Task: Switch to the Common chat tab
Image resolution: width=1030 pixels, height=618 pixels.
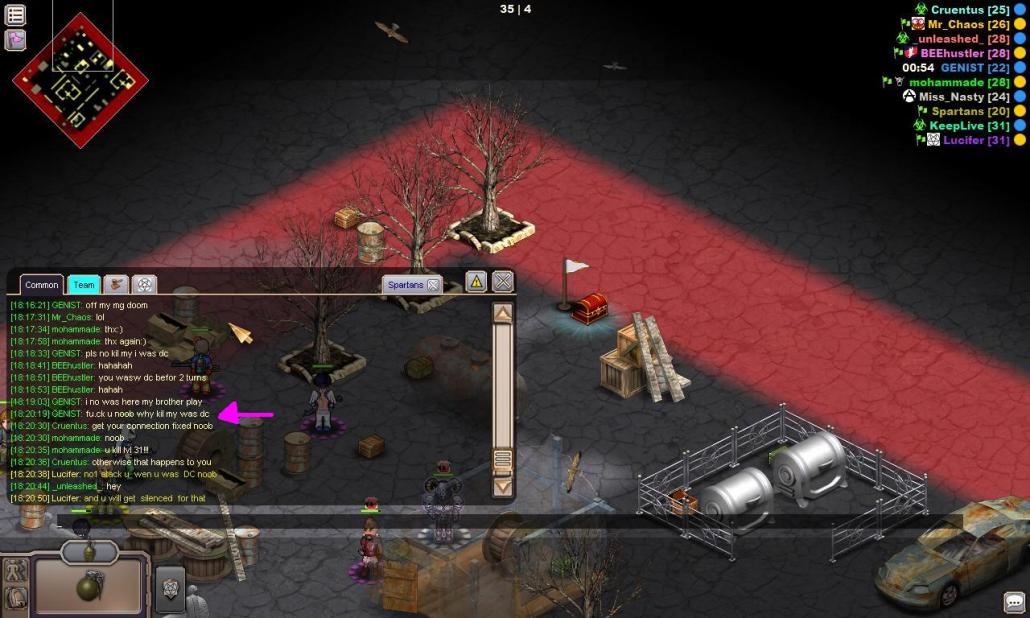Action: [42, 285]
